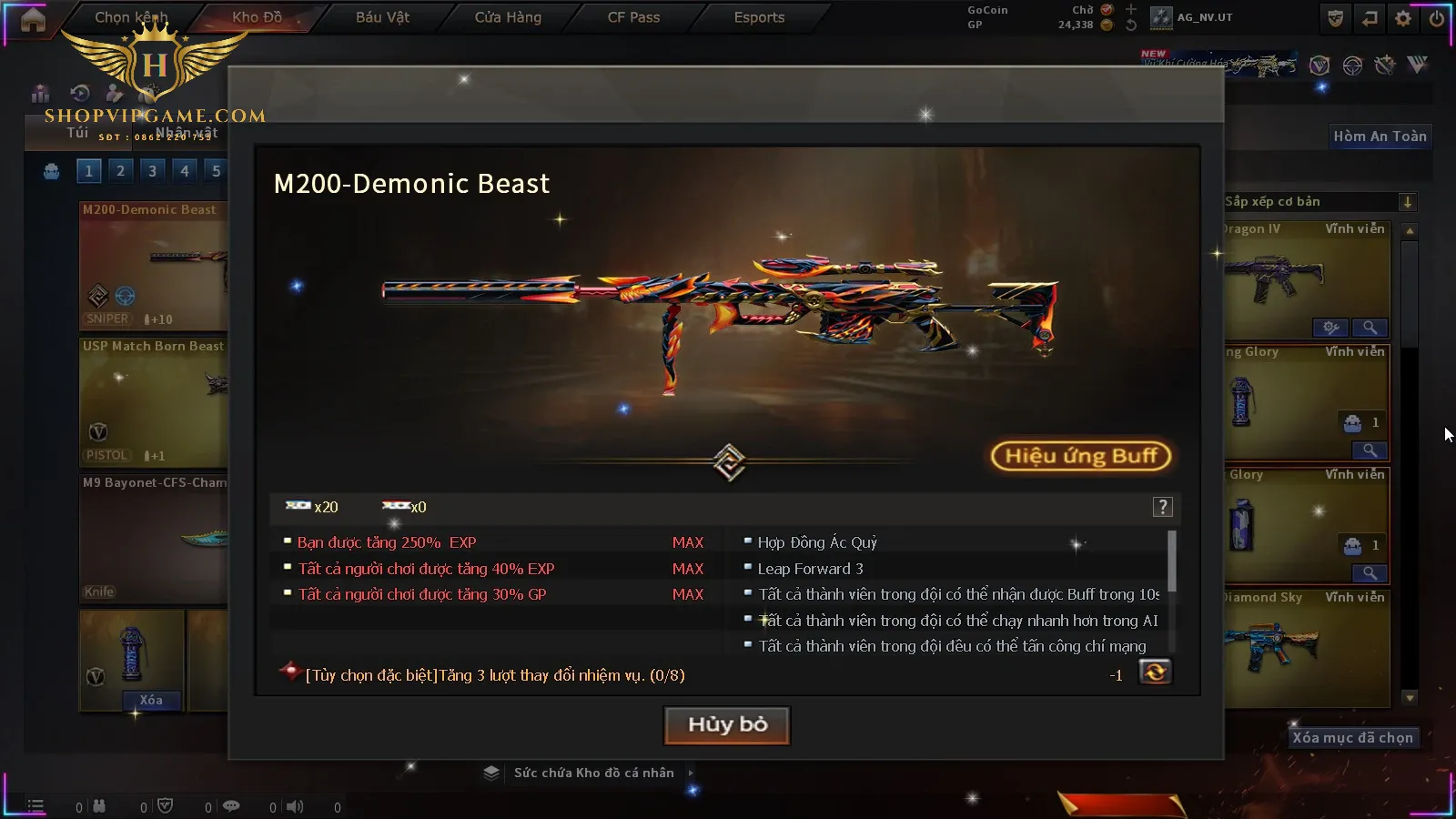Open the settings gear icon

pyautogui.click(x=1403, y=18)
